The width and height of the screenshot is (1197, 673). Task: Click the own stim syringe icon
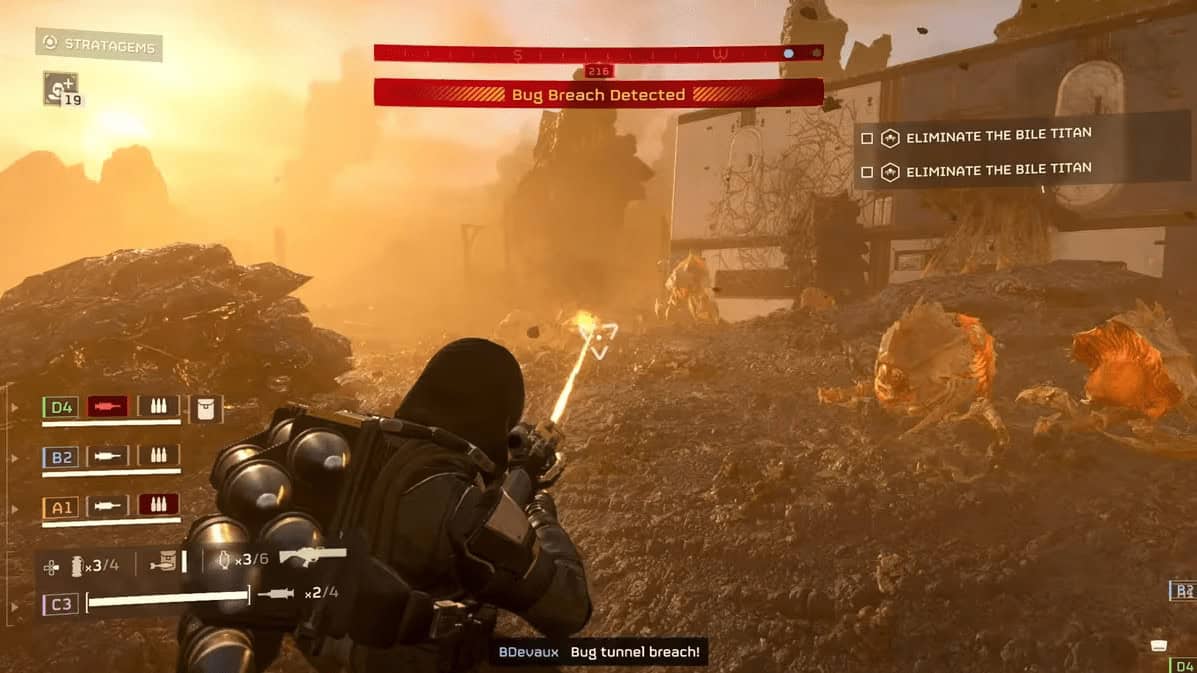[276, 594]
